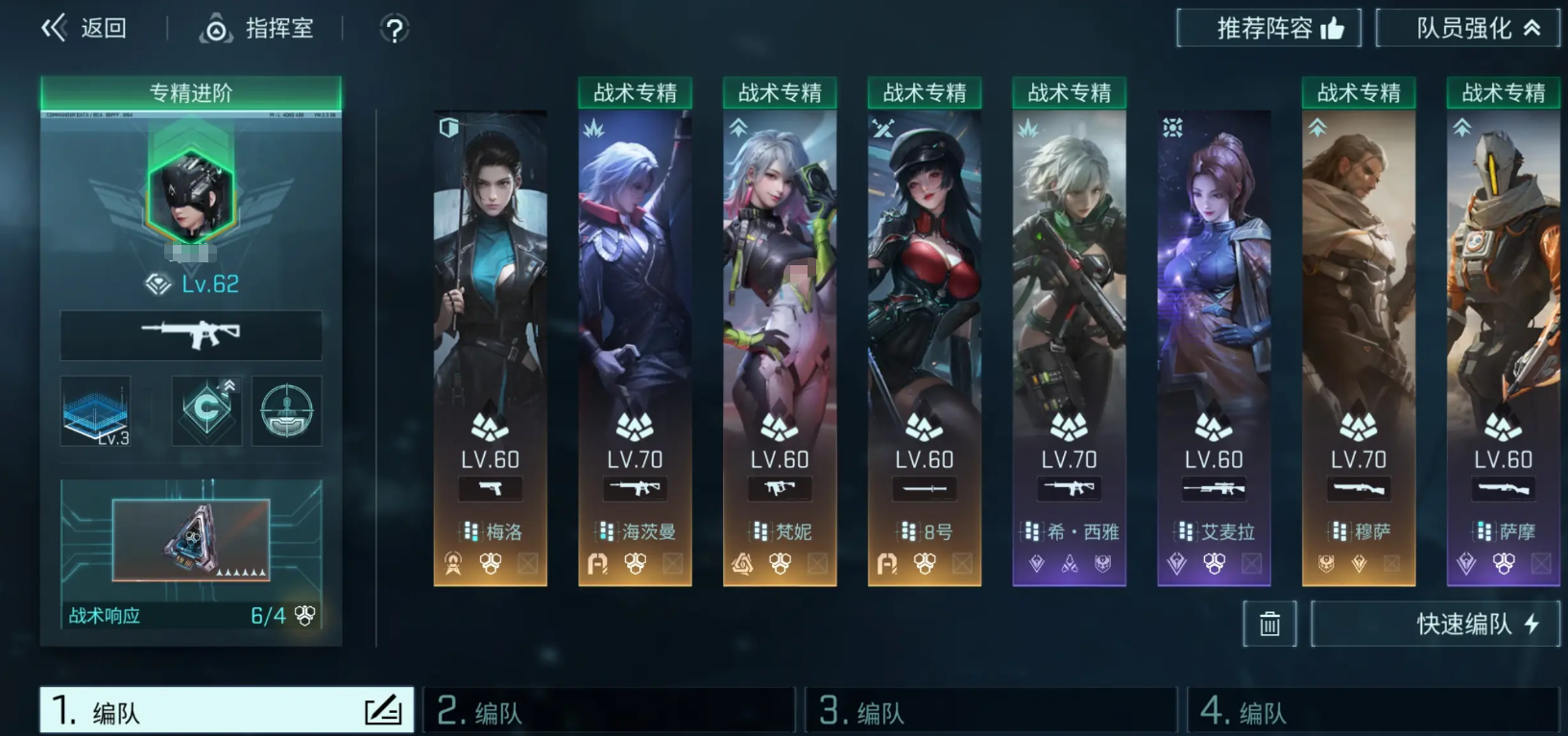Open 战术专精 above the 穆萨 card

click(x=1359, y=93)
